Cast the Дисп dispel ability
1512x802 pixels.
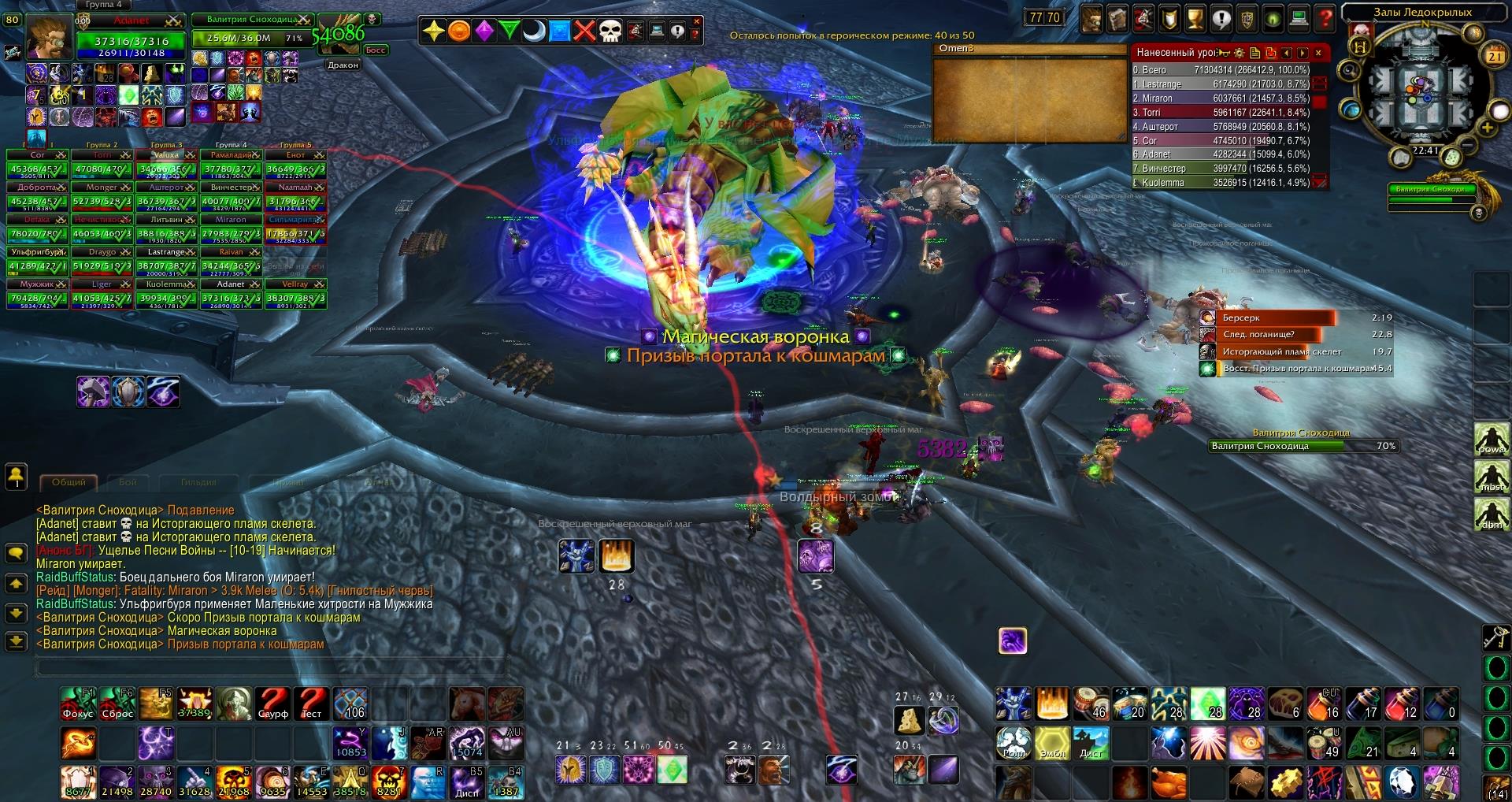(467, 782)
